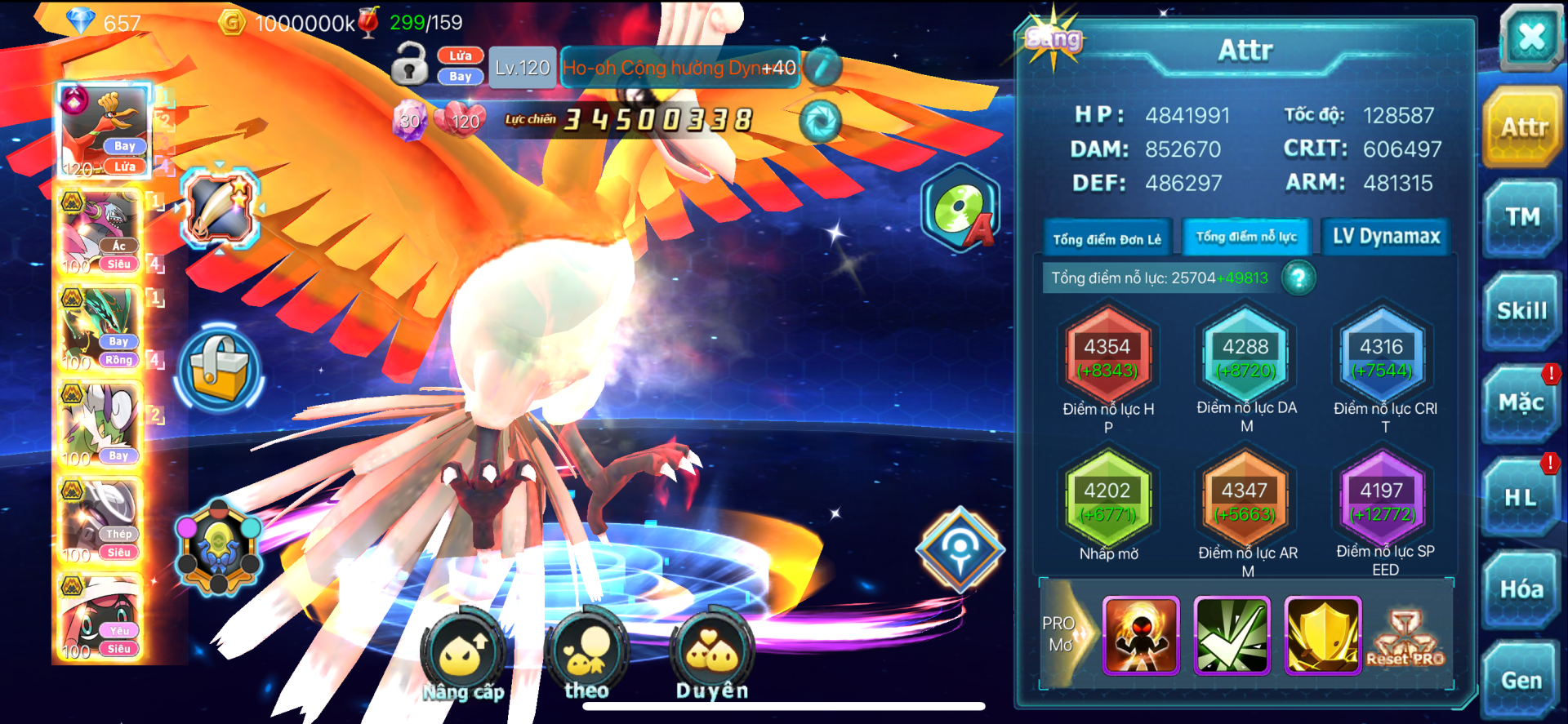The image size is (1568, 724).
Task: Click the green disc A icon
Action: point(962,209)
